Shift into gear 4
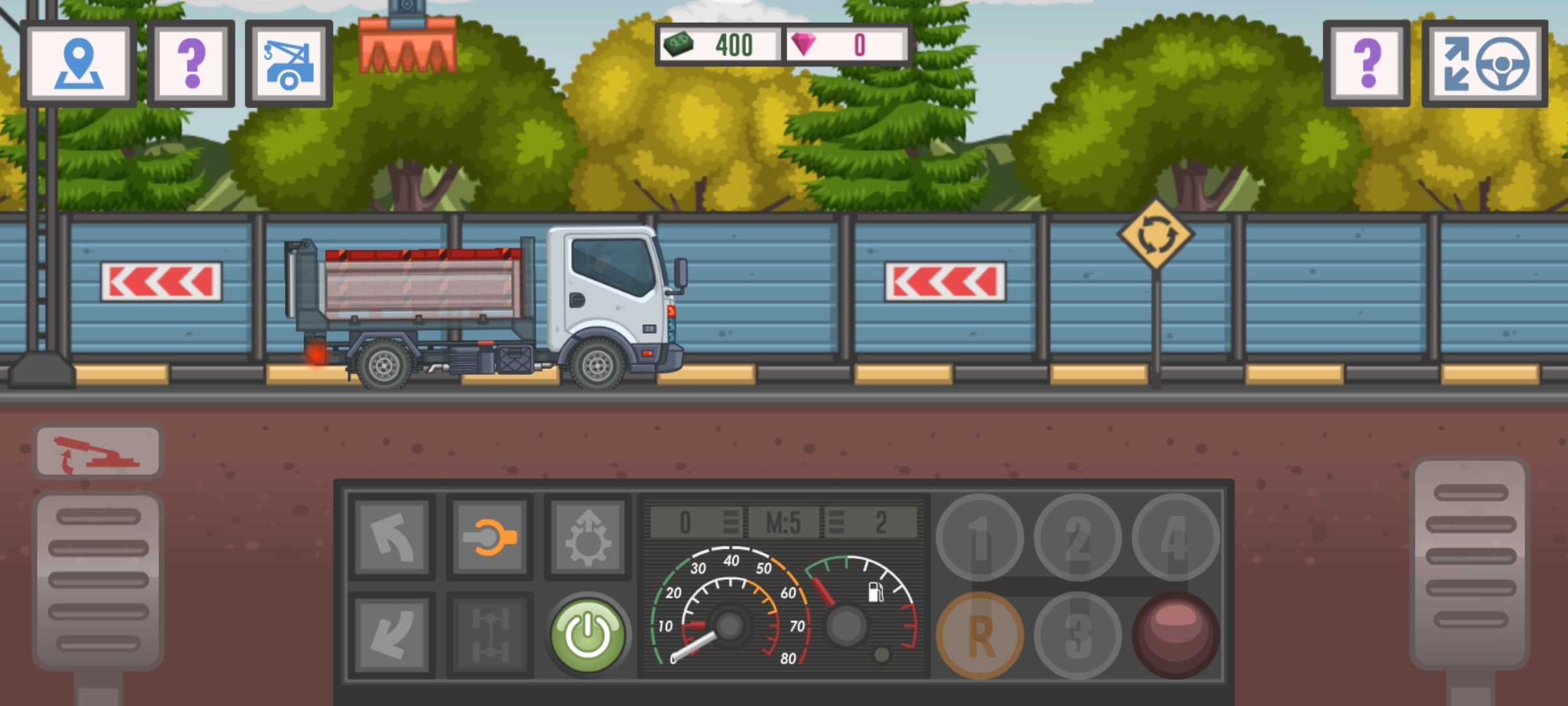 click(1175, 537)
